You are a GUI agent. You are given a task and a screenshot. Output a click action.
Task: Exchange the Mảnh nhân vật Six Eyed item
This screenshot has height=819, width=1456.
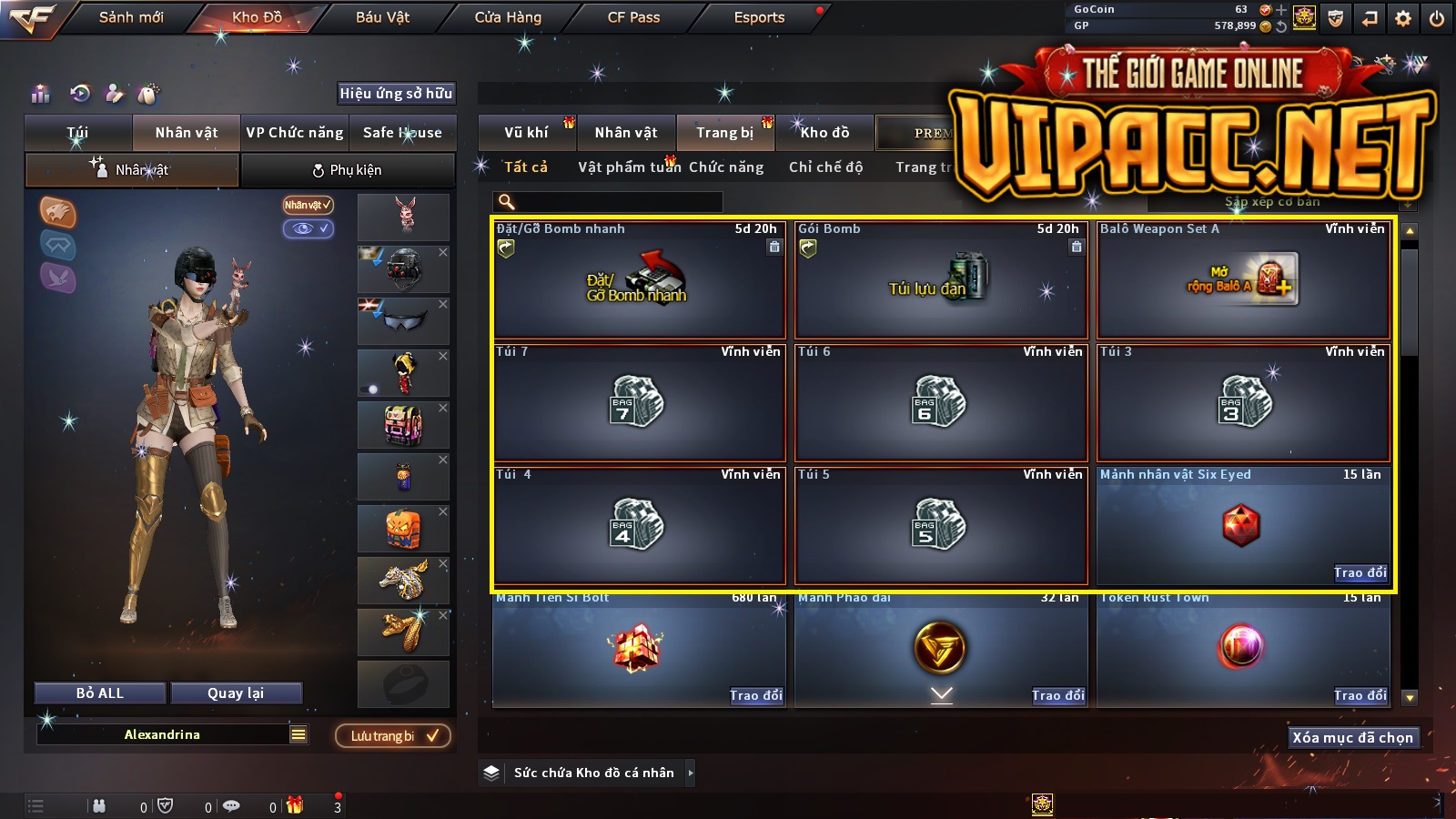1360,572
